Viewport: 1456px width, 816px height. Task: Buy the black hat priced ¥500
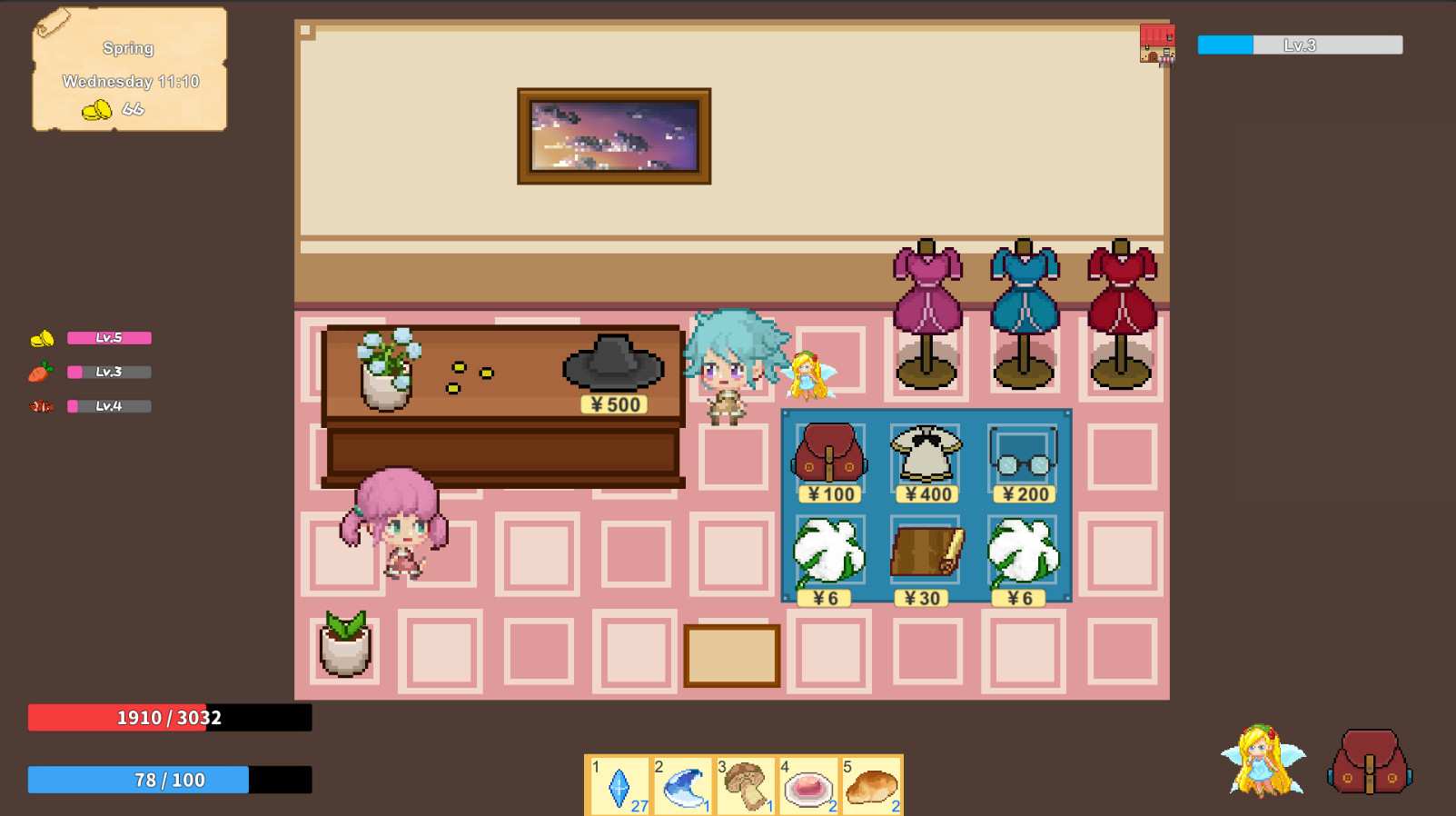[x=614, y=363]
